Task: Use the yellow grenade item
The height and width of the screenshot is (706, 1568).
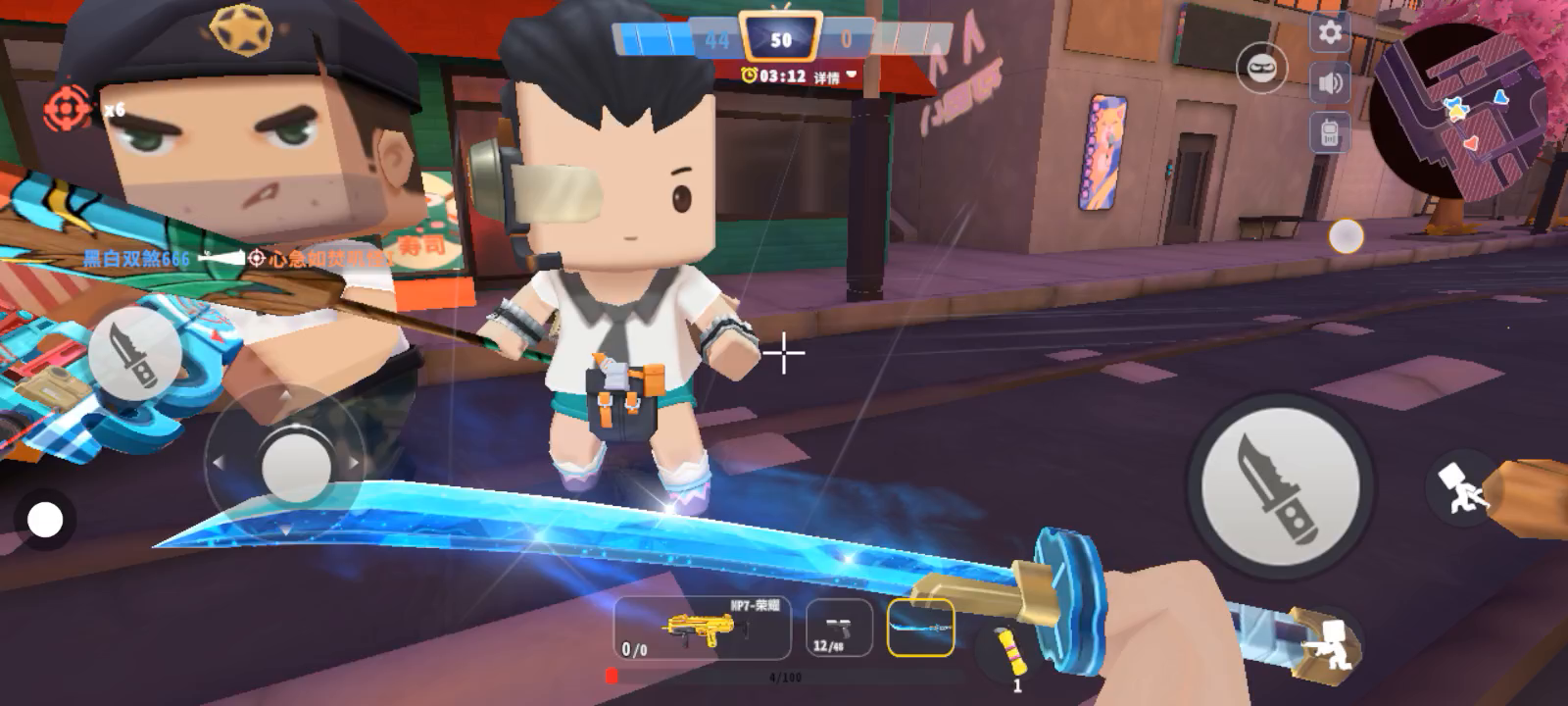Action: (1009, 651)
